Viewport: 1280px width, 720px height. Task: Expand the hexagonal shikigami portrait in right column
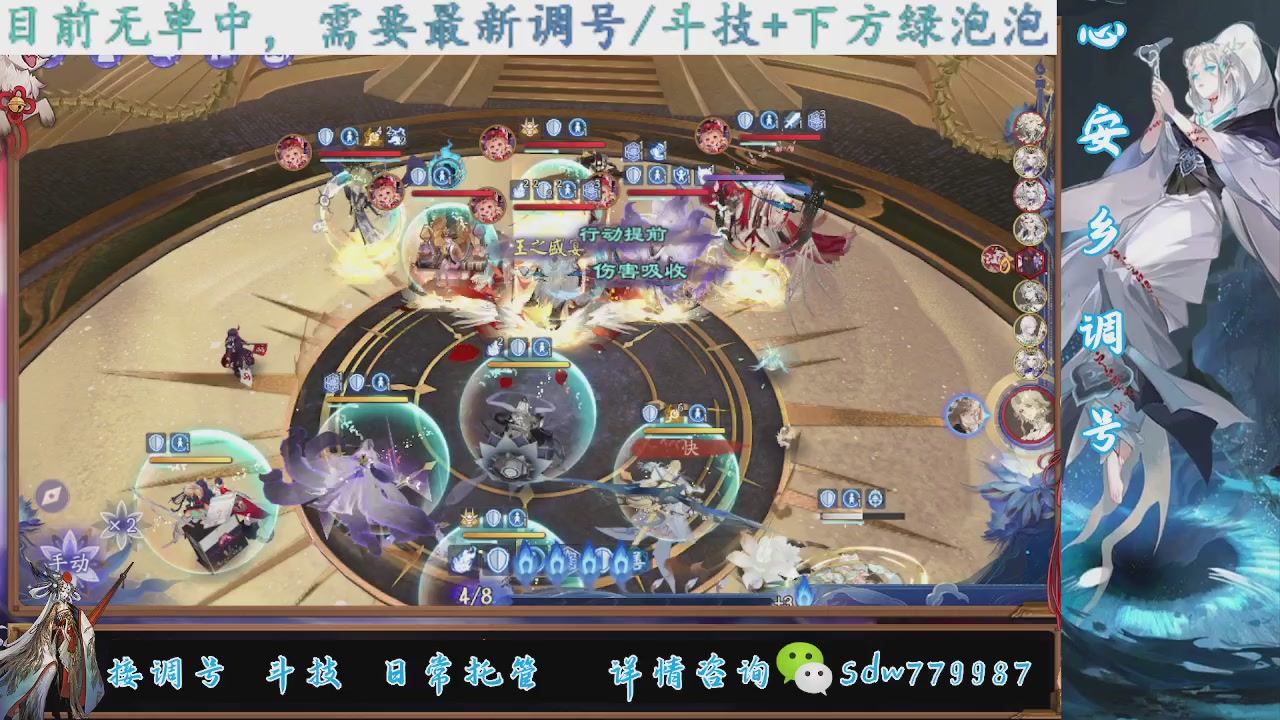[1028, 260]
